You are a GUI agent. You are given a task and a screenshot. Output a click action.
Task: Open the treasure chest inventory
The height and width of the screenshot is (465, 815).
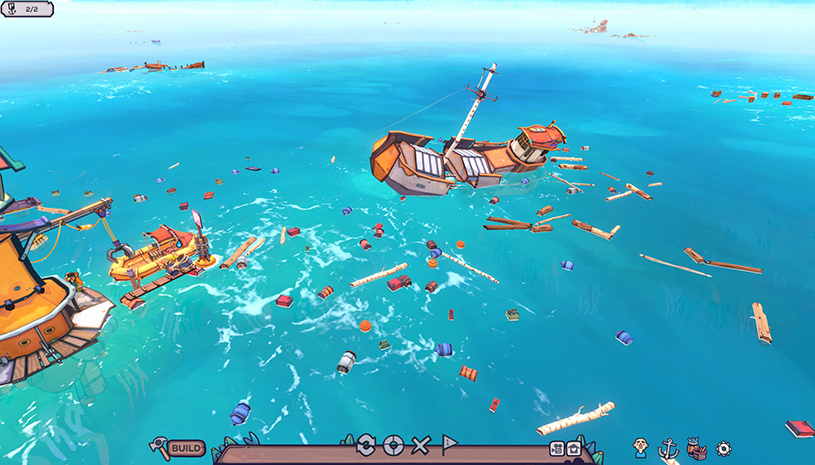click(697, 449)
